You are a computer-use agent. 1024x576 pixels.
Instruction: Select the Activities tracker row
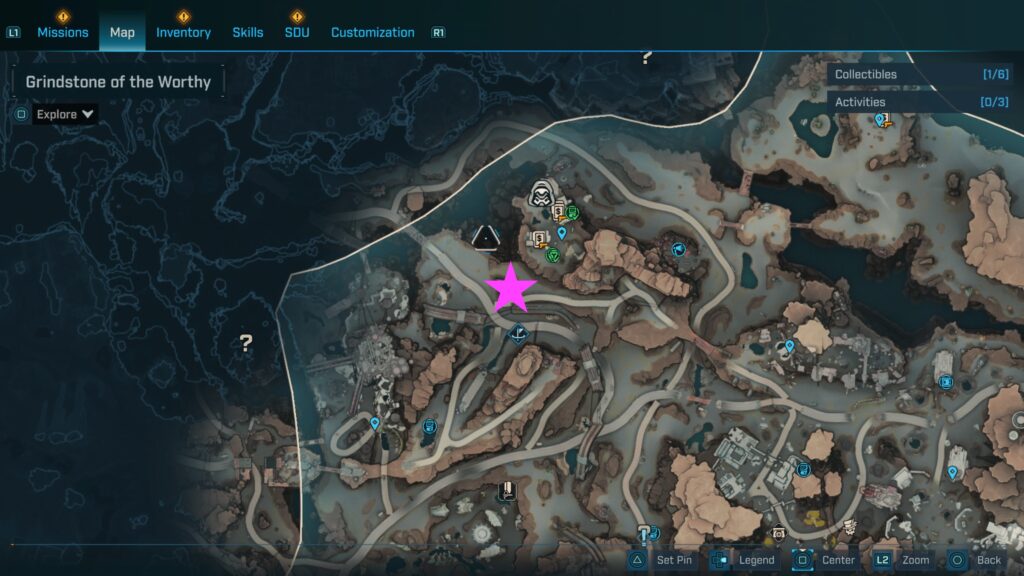point(922,102)
